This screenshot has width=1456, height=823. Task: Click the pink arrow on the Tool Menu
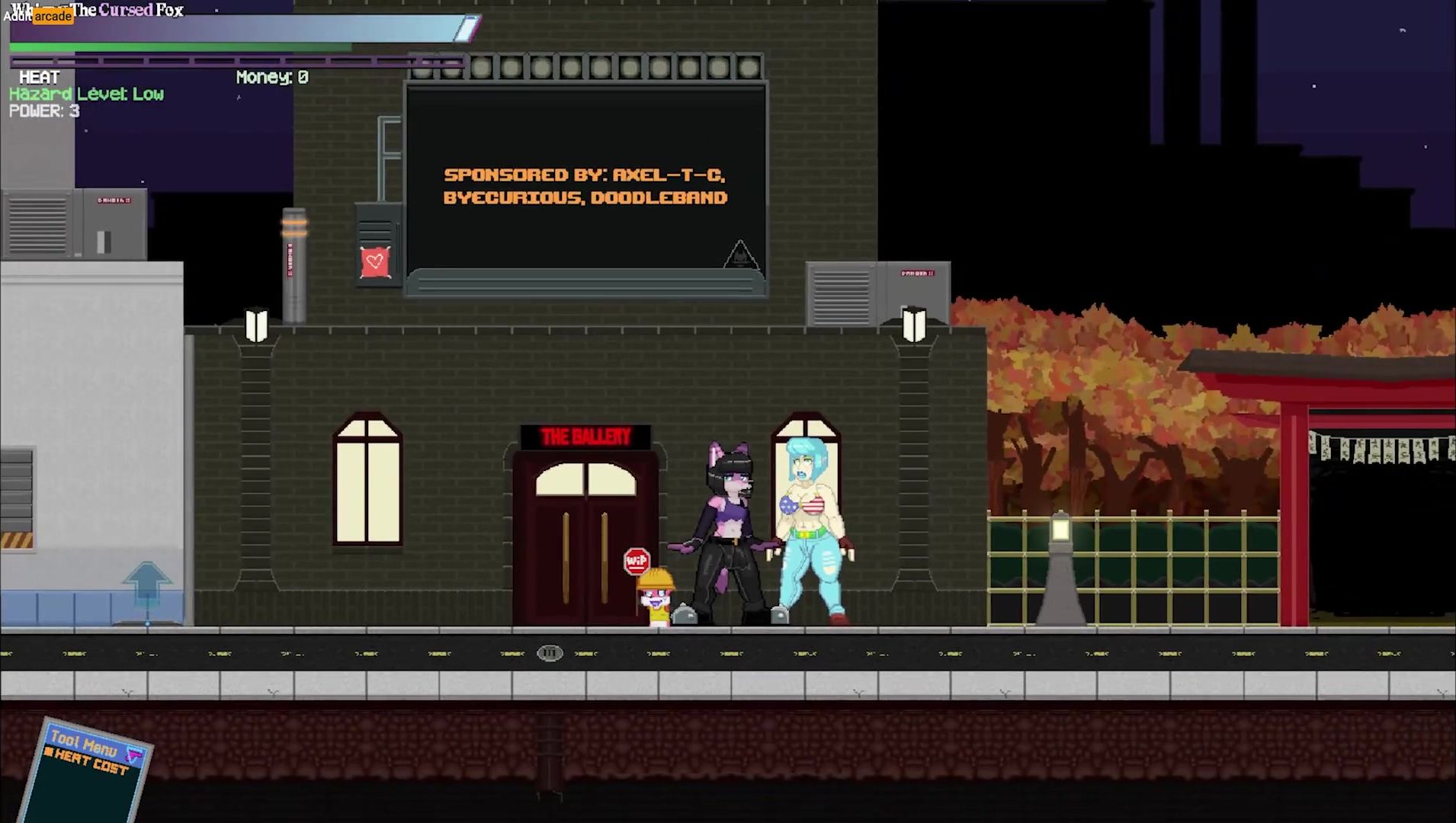coord(135,755)
